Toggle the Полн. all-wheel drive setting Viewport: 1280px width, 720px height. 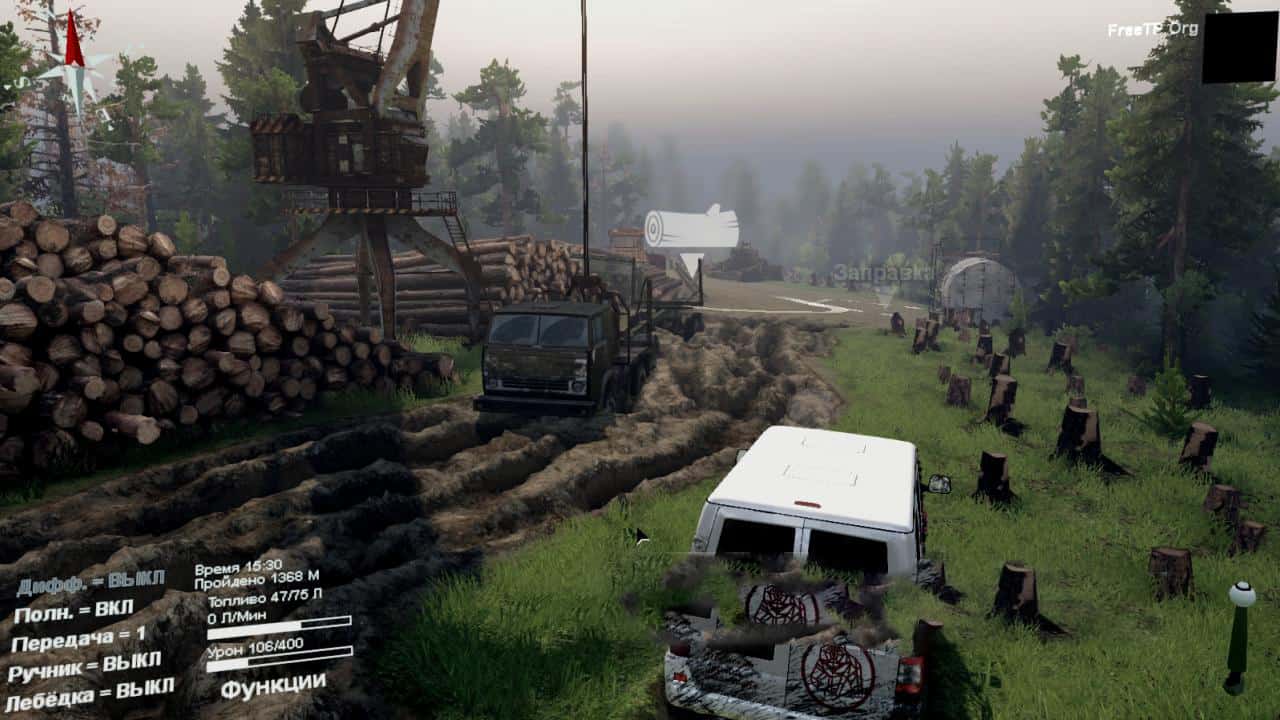tap(73, 609)
